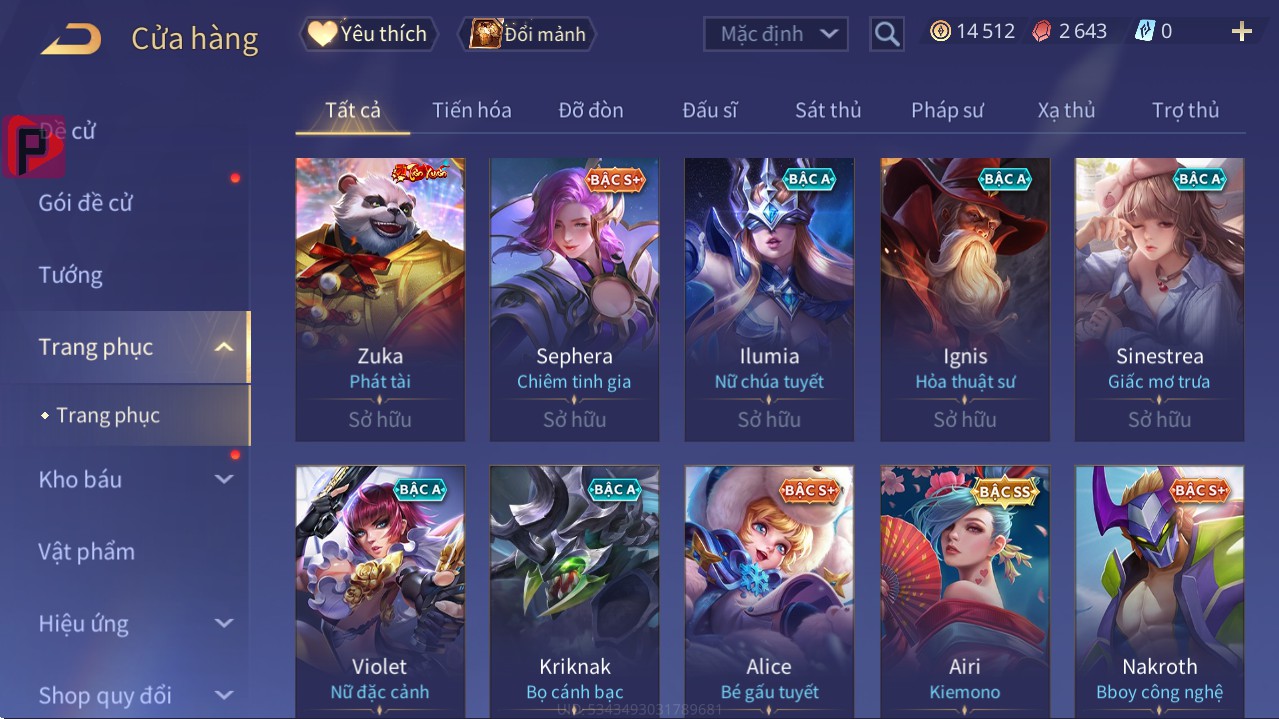The width and height of the screenshot is (1279, 719).
Task: Expand the Kho báu menu
Action: pos(135,479)
